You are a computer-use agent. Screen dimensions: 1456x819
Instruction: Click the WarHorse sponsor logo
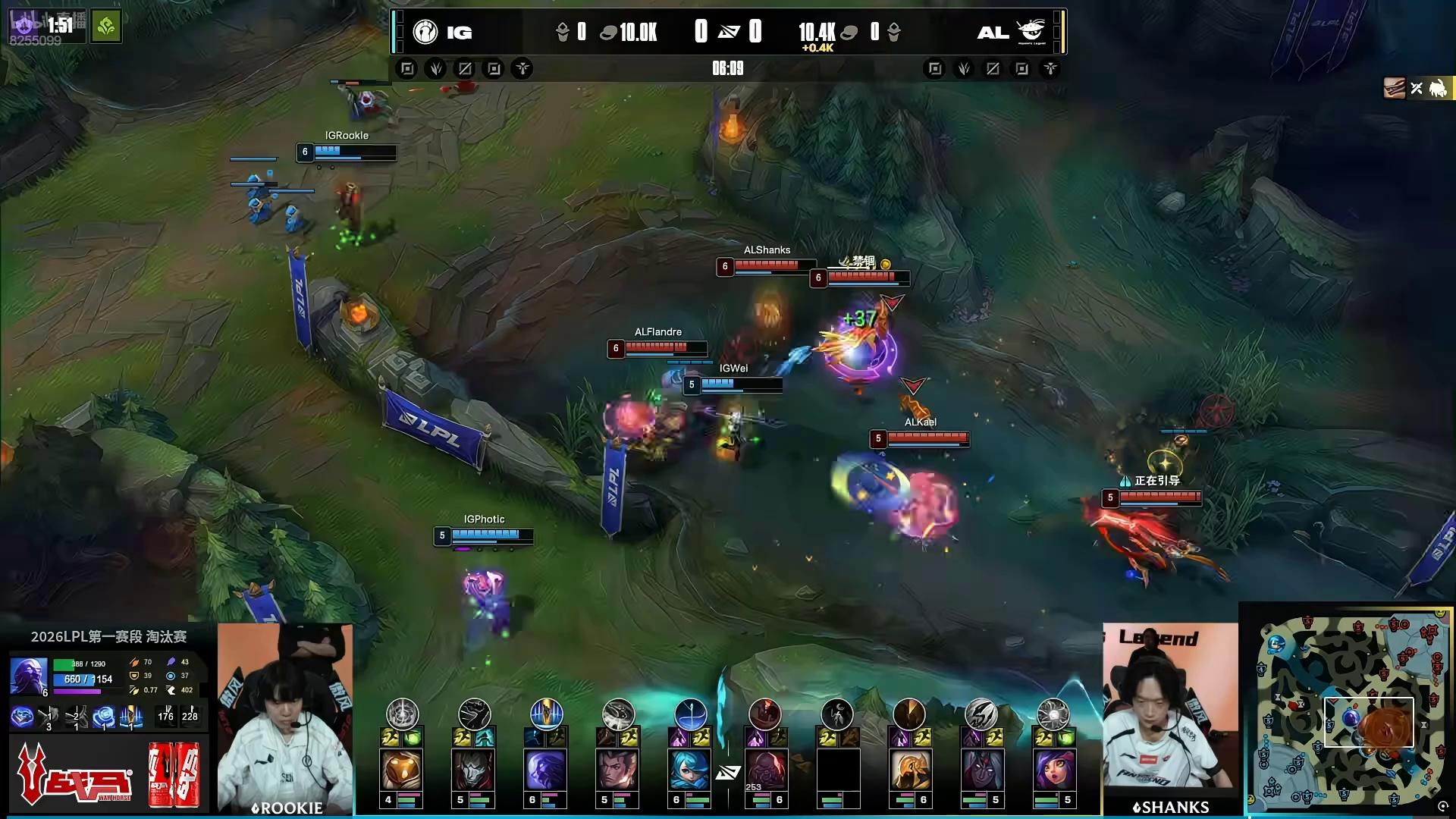tap(72, 775)
